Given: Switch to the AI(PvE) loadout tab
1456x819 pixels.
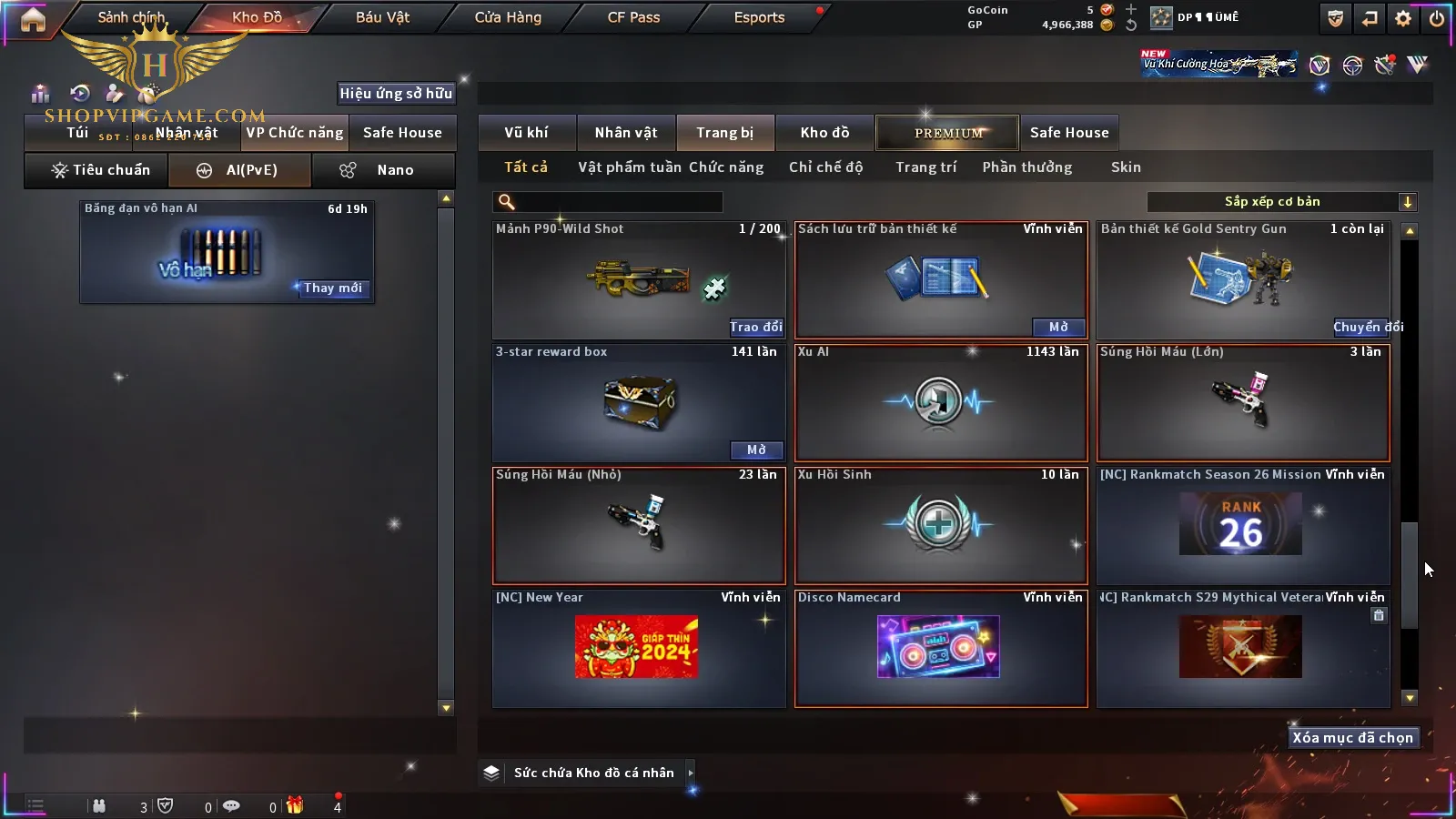Looking at the screenshot, I should pyautogui.click(x=240, y=170).
